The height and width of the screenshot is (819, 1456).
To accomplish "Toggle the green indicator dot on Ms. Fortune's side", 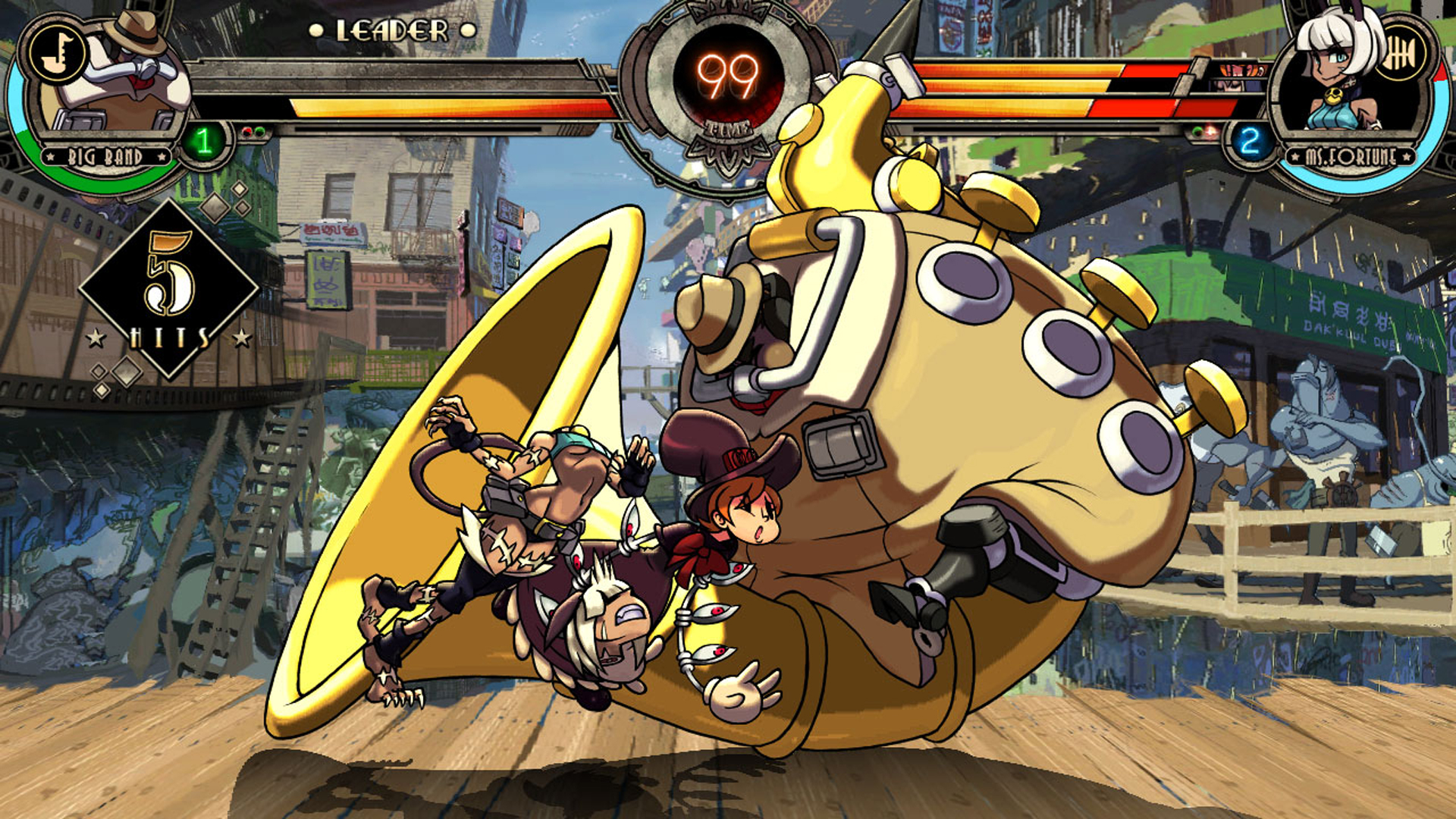I will 1197,132.
